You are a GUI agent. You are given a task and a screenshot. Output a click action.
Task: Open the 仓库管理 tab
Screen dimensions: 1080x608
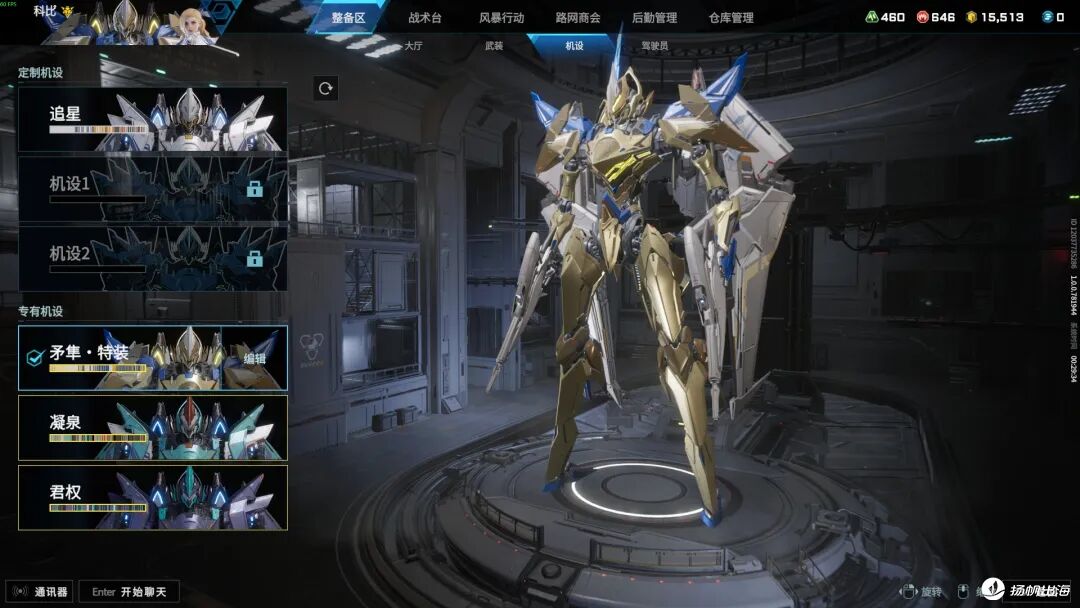731,18
